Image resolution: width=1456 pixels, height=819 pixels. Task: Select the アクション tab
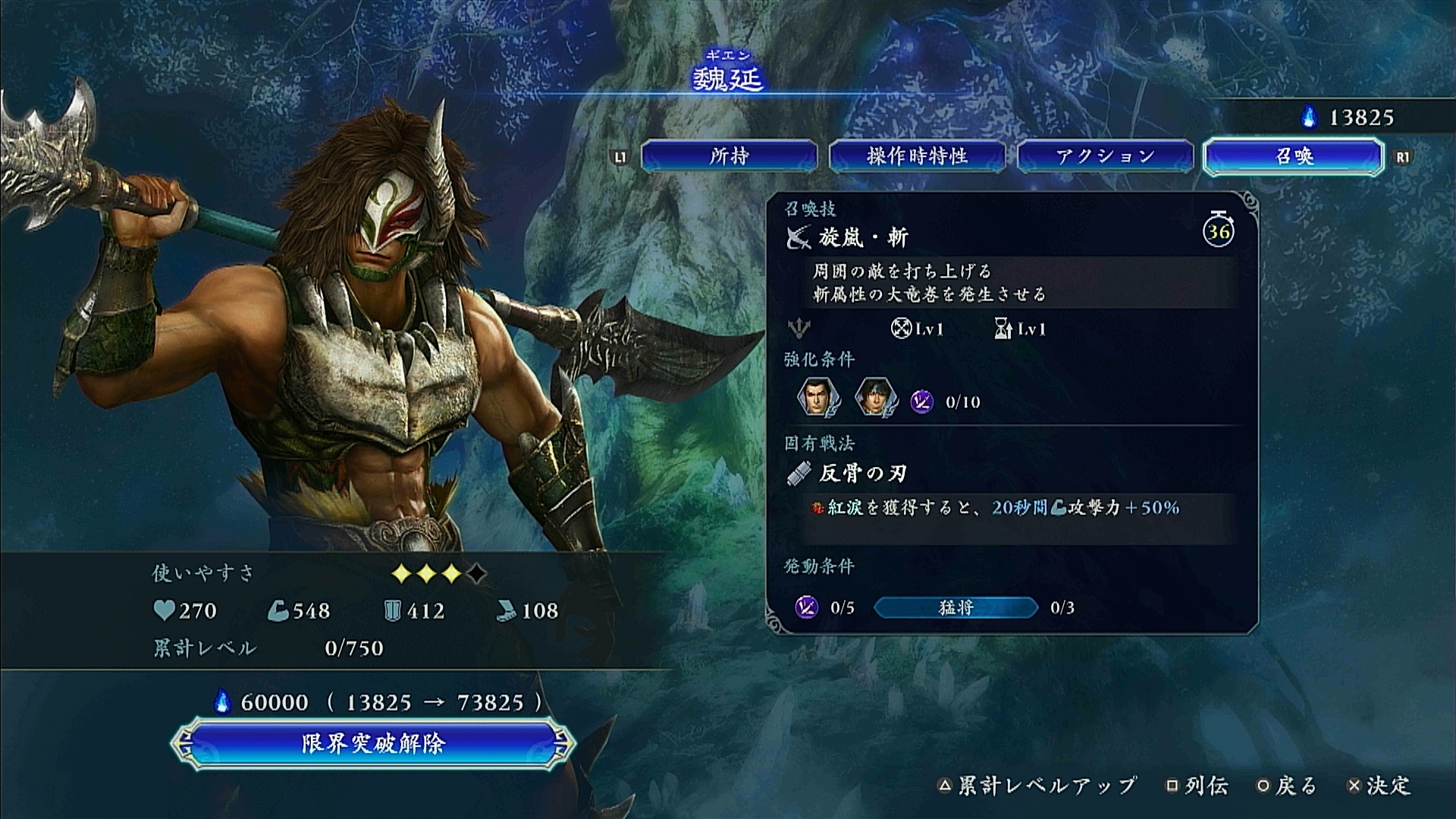pos(1105,156)
